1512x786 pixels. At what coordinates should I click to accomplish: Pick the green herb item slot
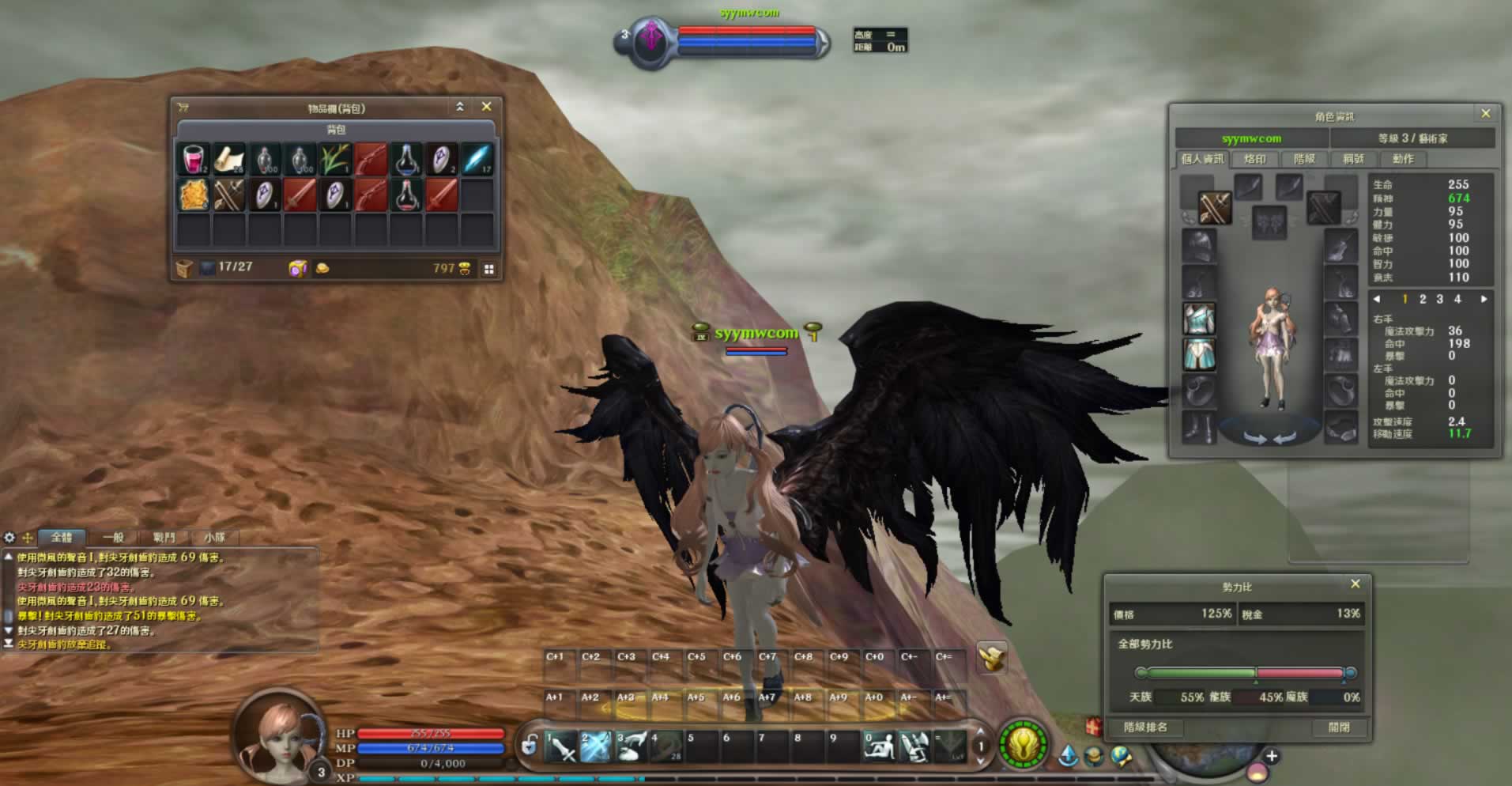(x=335, y=159)
